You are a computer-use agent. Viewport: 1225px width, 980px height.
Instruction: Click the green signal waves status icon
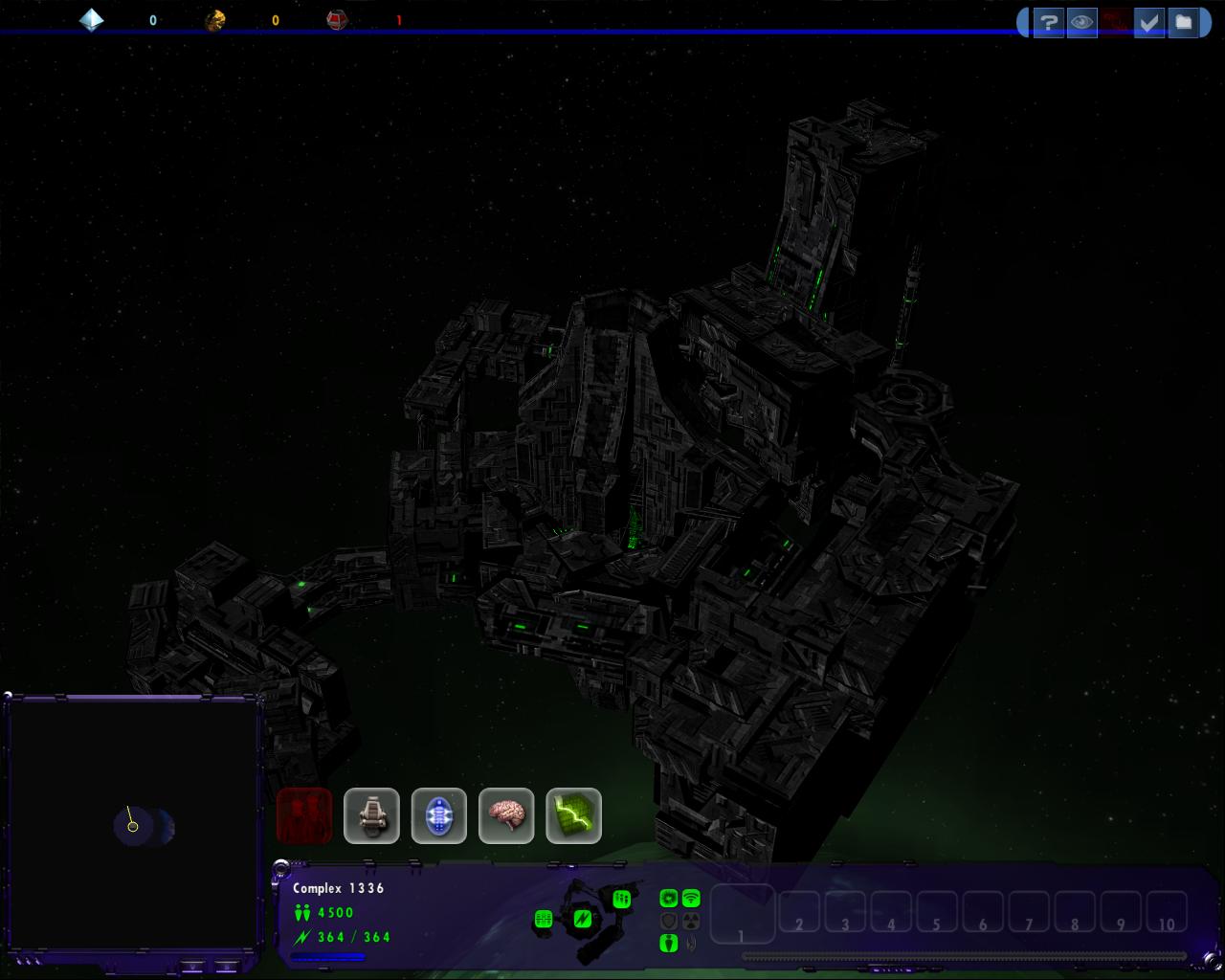(x=691, y=899)
